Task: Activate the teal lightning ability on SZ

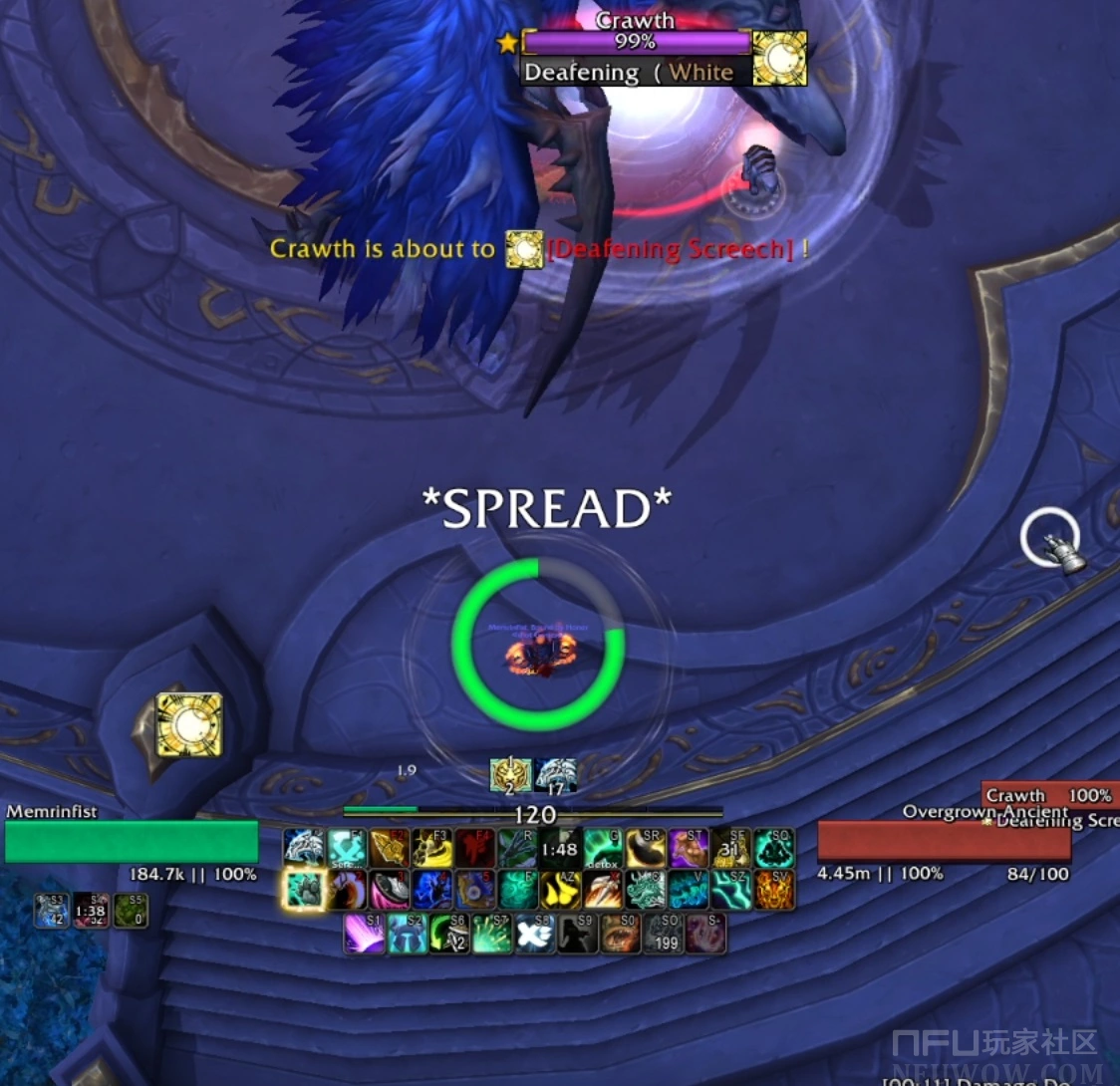Action: [730, 890]
